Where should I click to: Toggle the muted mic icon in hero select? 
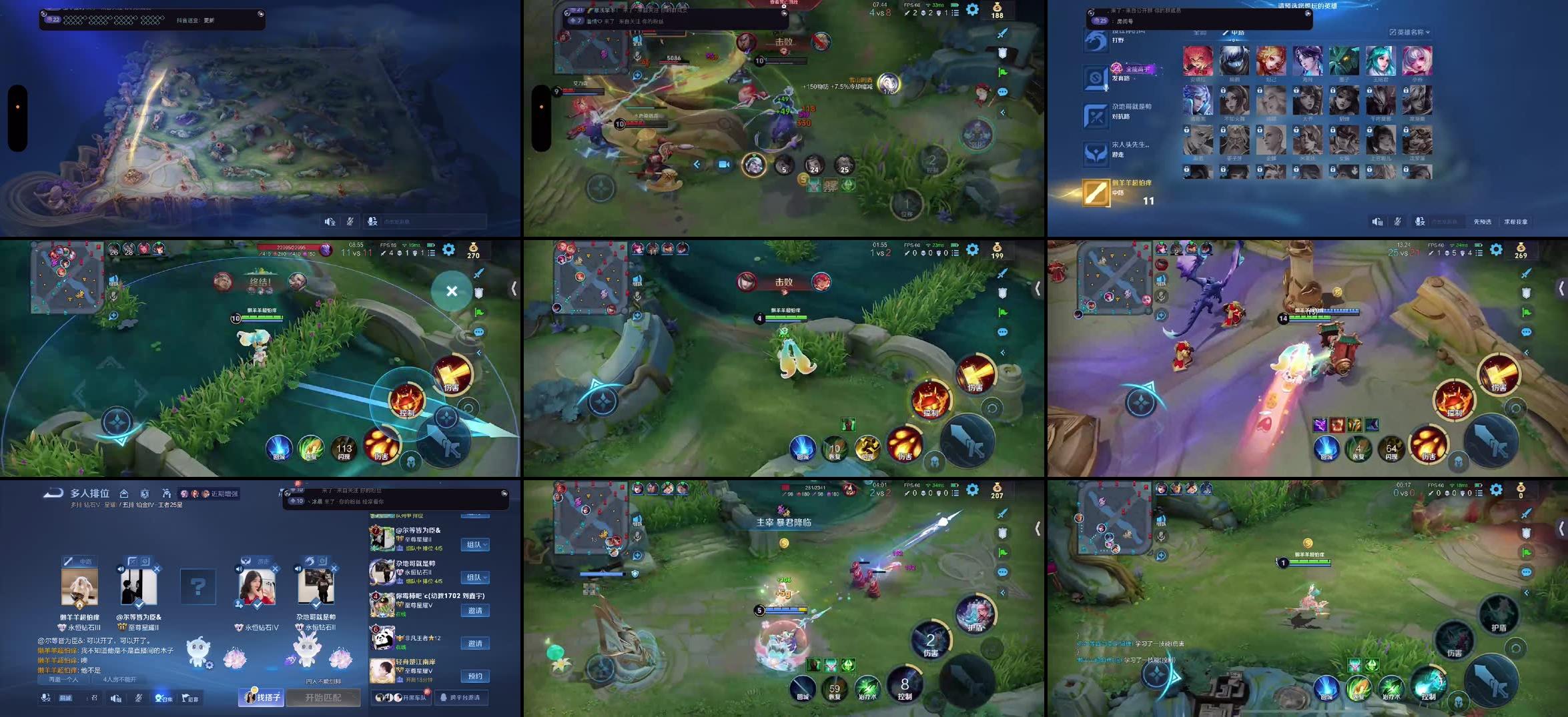click(1398, 221)
